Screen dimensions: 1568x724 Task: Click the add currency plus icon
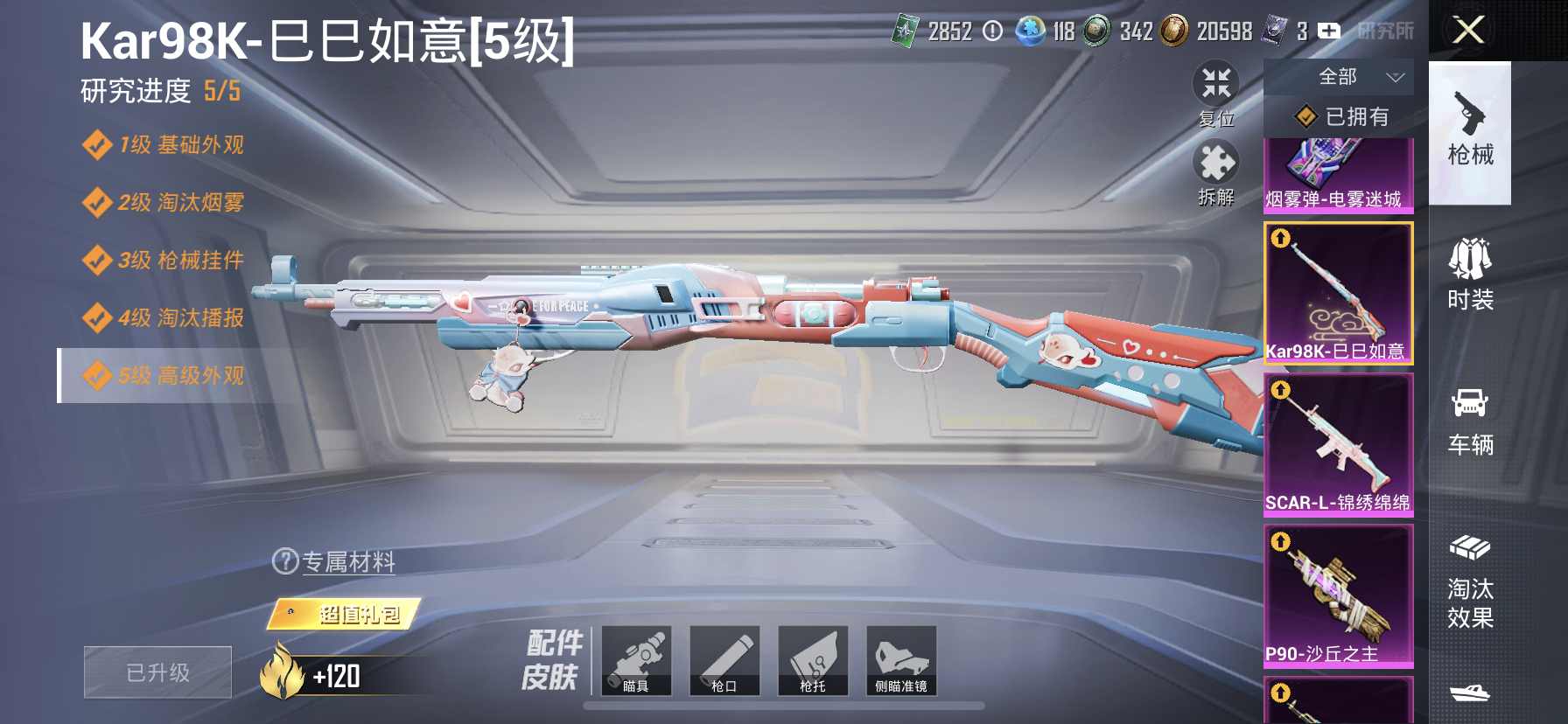point(1330,30)
